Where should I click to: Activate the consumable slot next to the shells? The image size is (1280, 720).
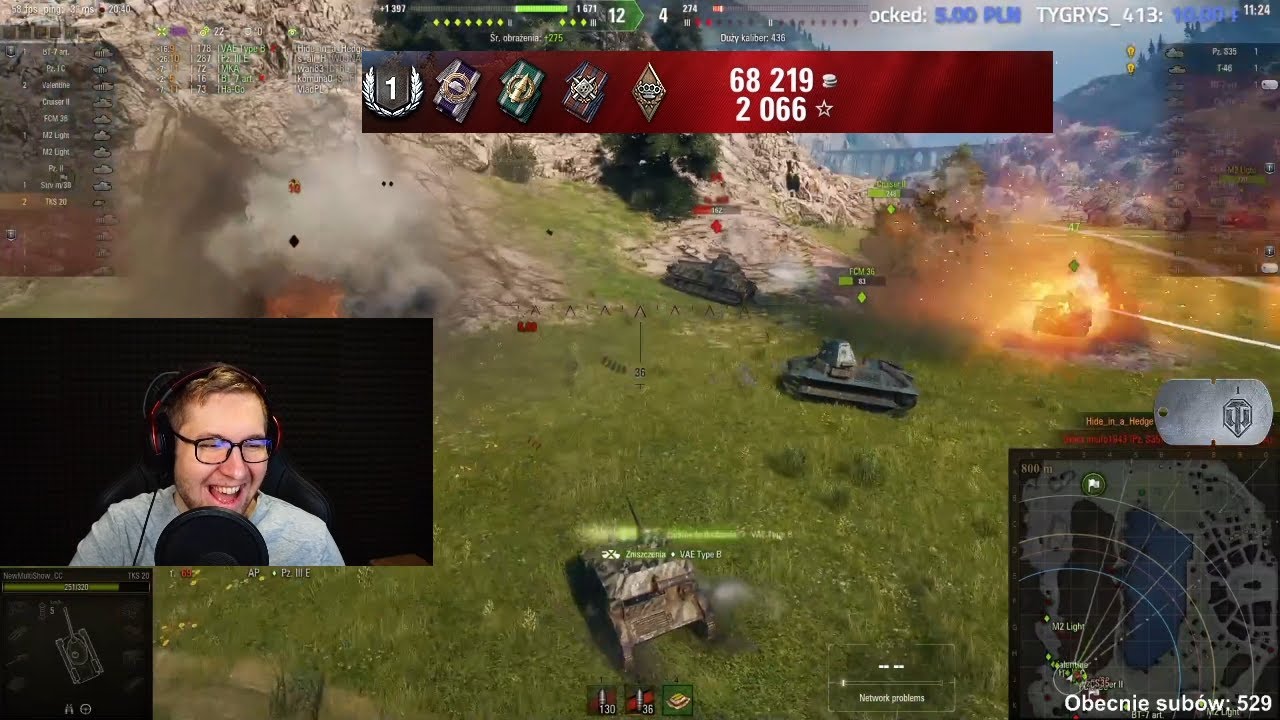678,701
